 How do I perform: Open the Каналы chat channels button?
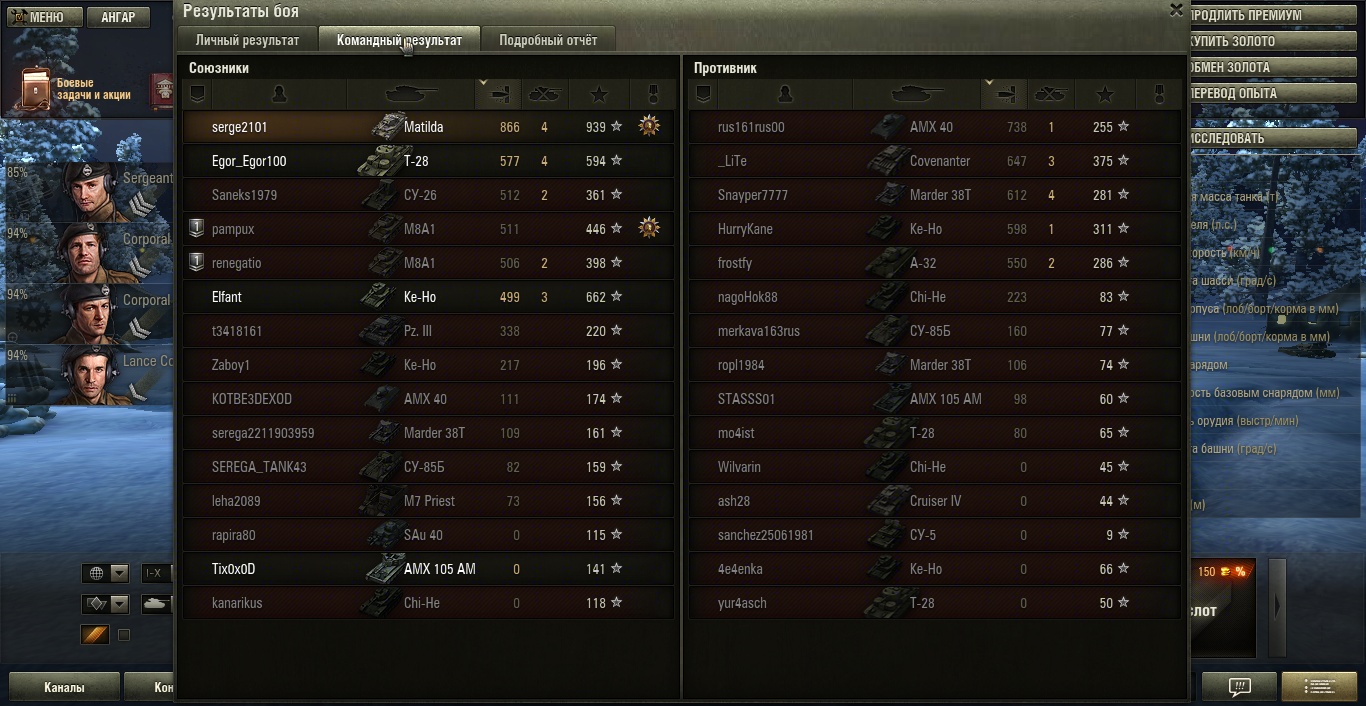point(64,687)
